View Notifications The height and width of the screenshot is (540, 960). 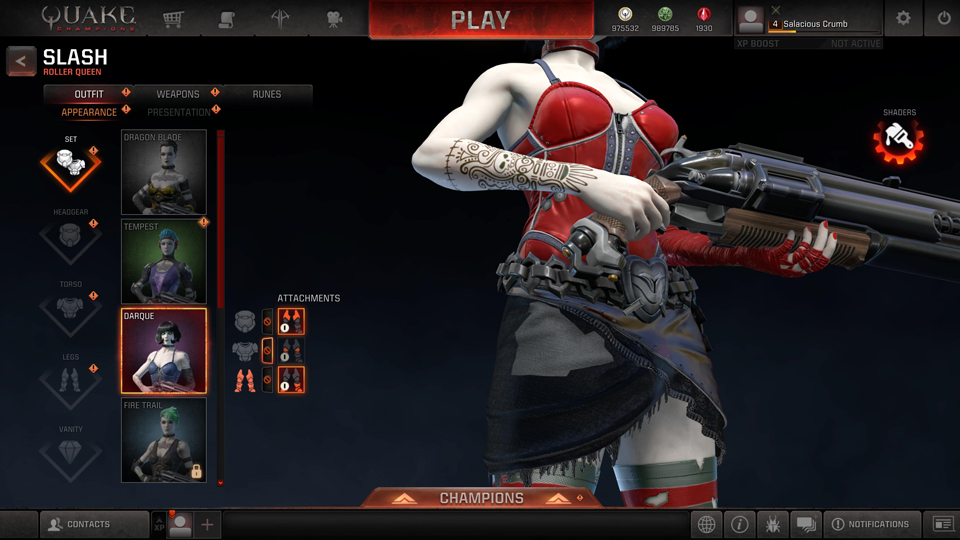[x=870, y=524]
